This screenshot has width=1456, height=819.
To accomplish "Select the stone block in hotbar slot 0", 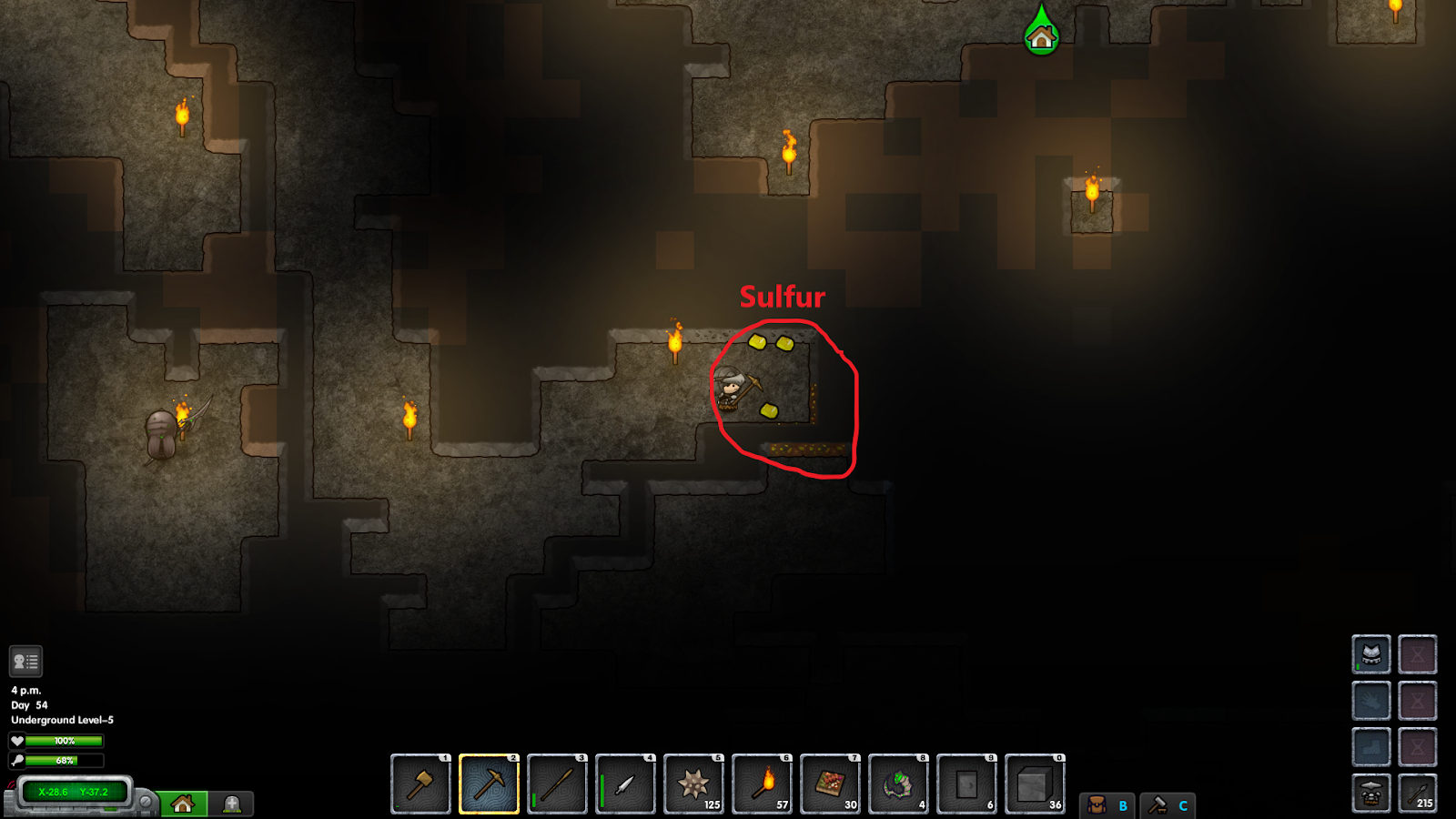I will click(x=1035, y=784).
